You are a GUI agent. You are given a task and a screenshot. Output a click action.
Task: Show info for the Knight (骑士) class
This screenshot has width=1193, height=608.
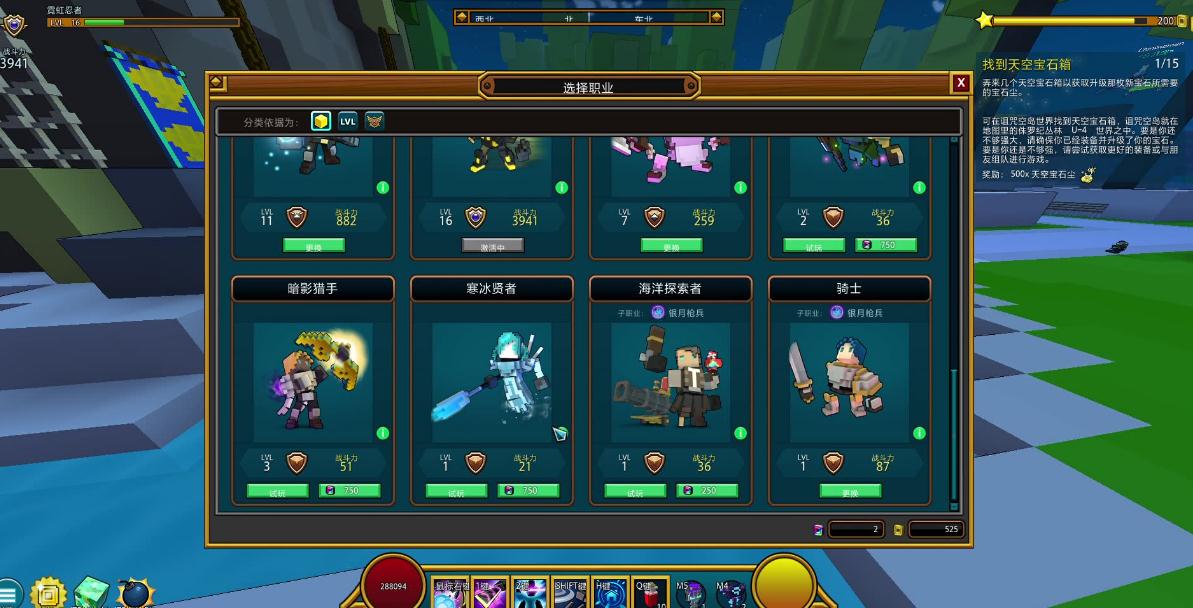[x=919, y=433]
